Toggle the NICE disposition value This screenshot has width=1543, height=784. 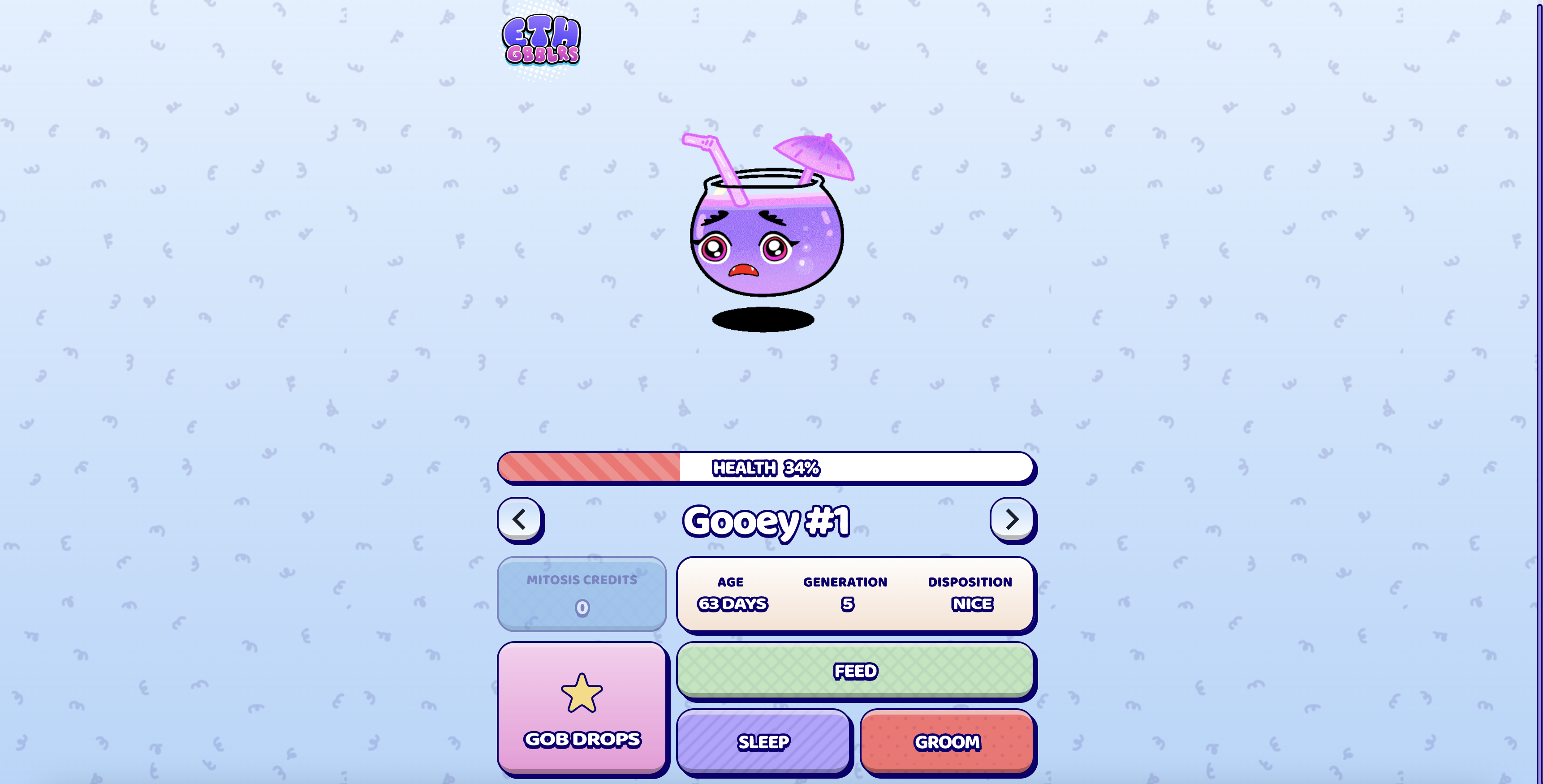point(971,604)
